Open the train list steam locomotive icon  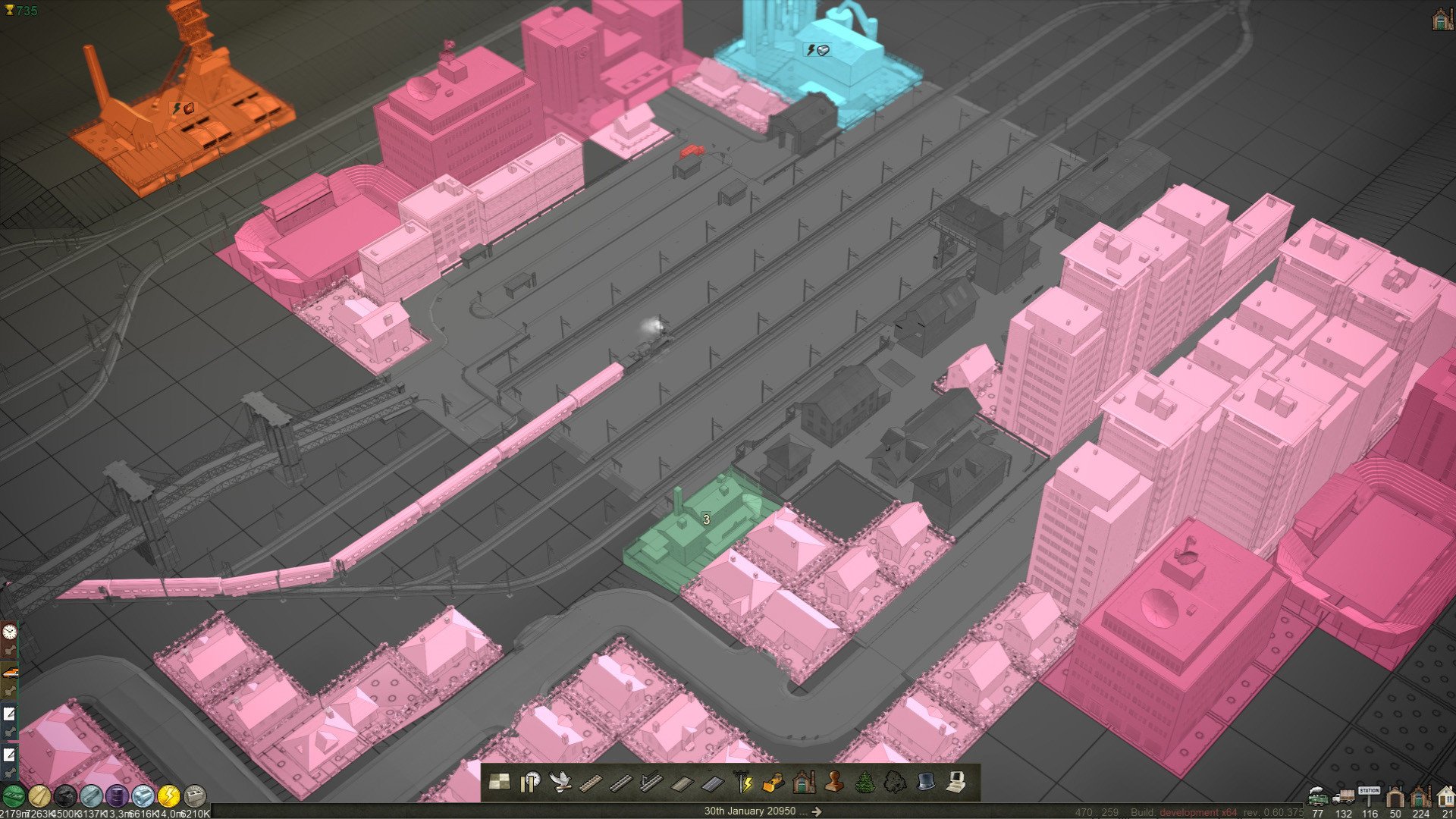(1318, 797)
